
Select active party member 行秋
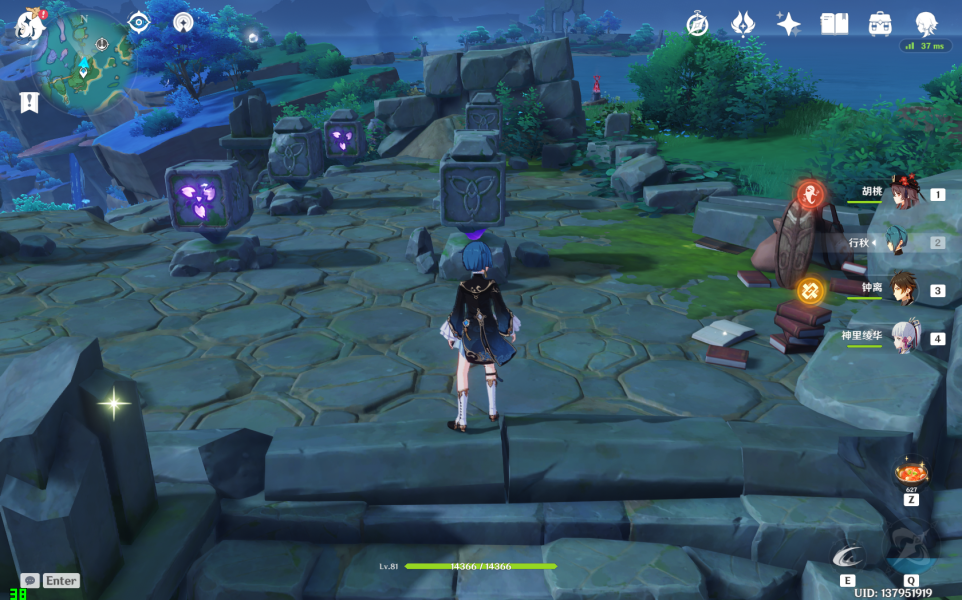pyautogui.click(x=904, y=243)
